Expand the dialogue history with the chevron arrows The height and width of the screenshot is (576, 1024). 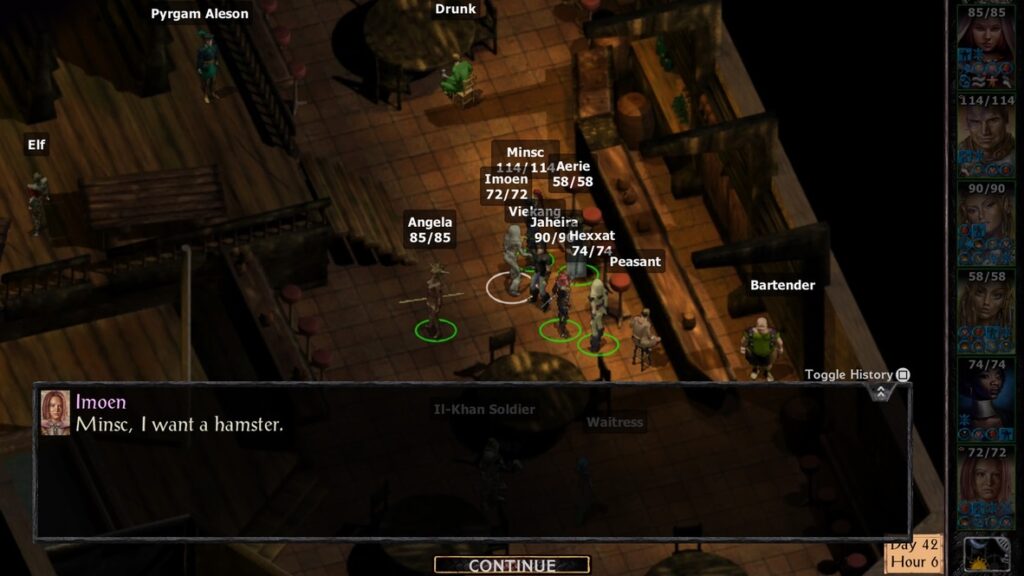pos(880,392)
